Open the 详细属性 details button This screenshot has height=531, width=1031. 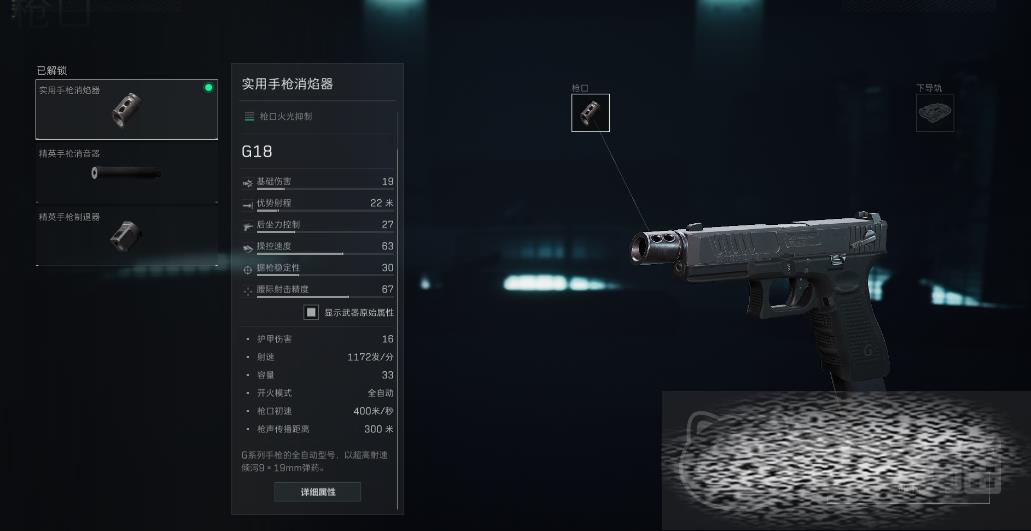pos(317,492)
